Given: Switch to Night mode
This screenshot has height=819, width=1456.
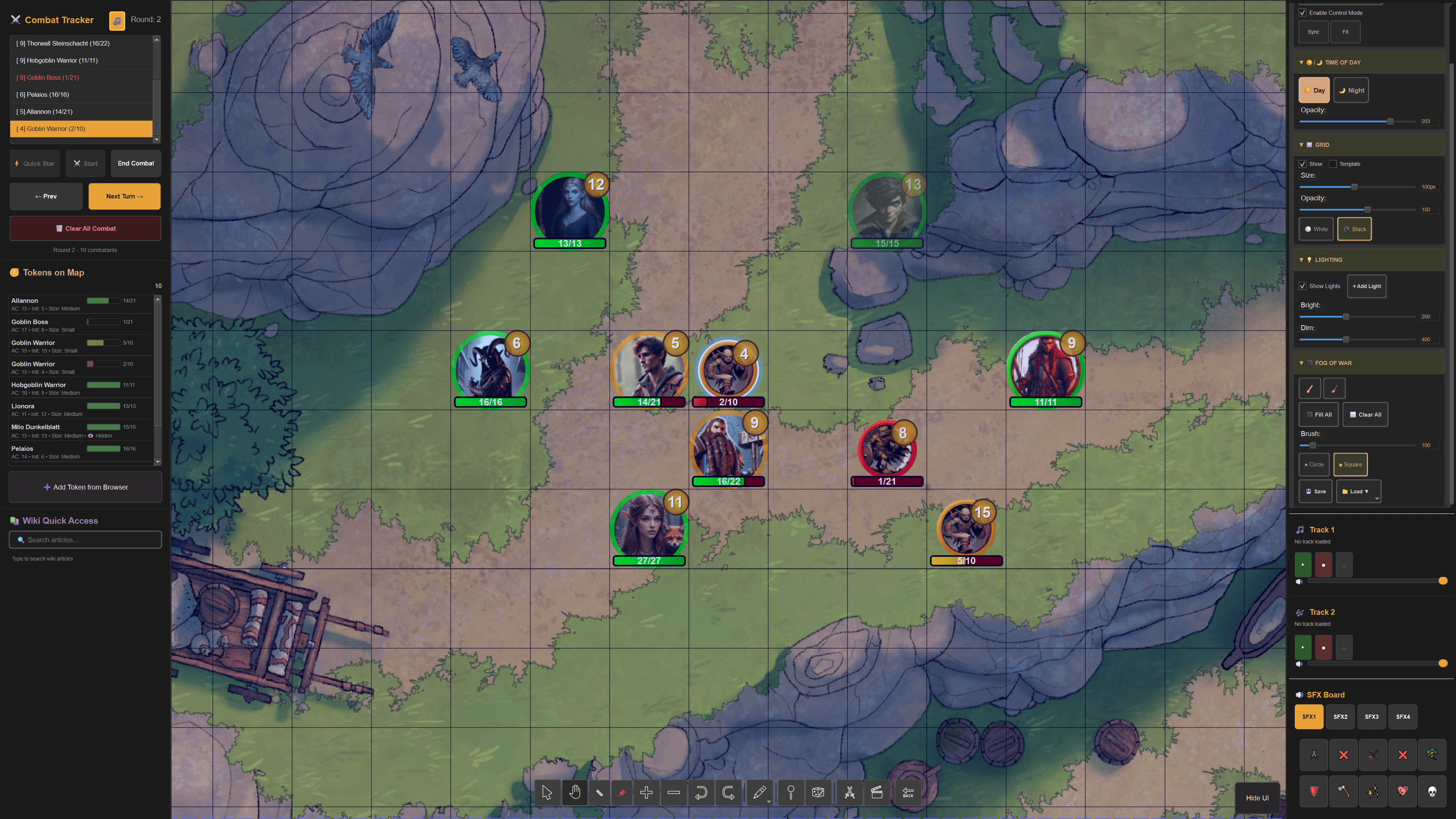Looking at the screenshot, I should pyautogui.click(x=1351, y=90).
